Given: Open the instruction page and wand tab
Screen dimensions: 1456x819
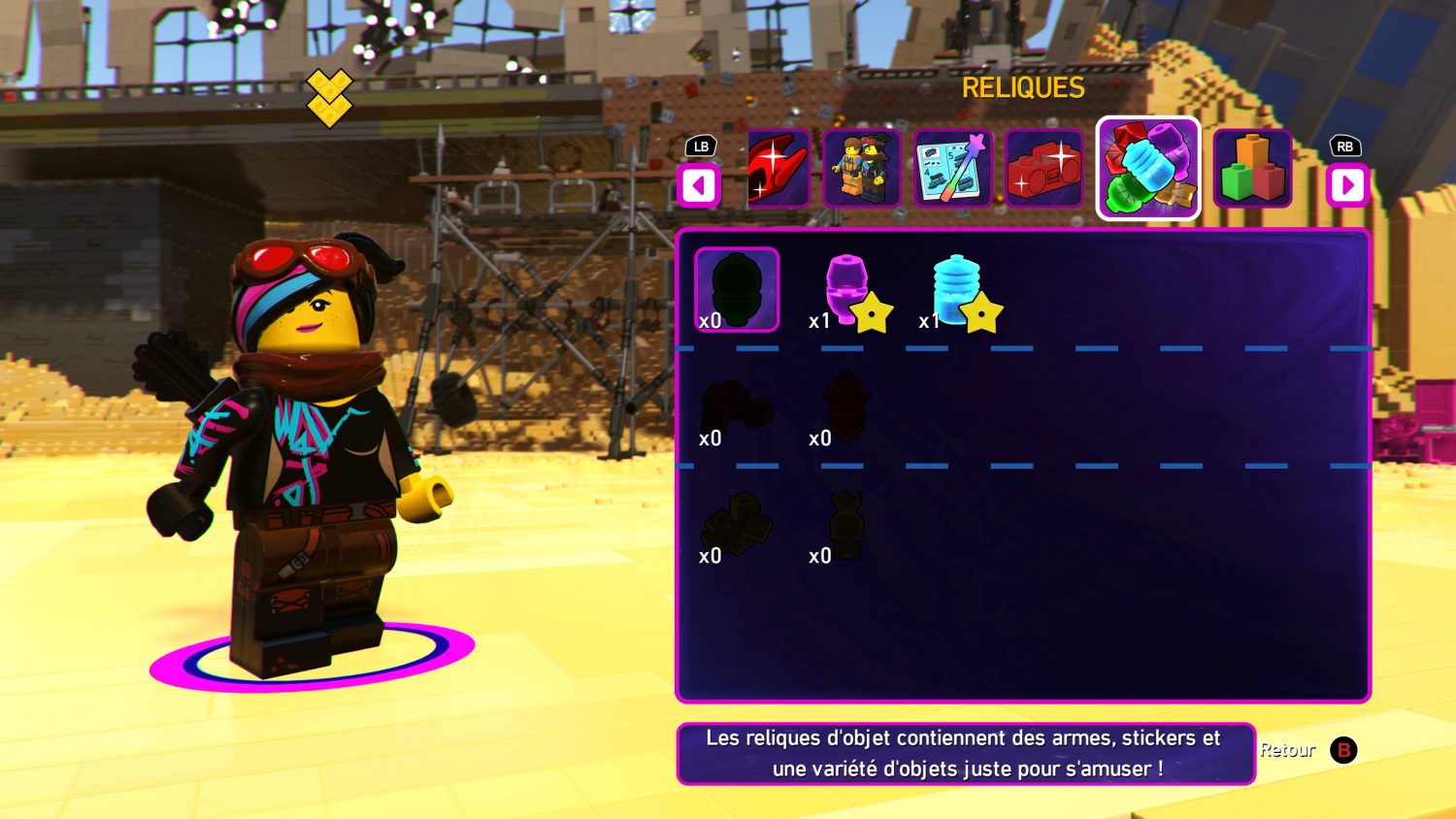Looking at the screenshot, I should click(952, 169).
